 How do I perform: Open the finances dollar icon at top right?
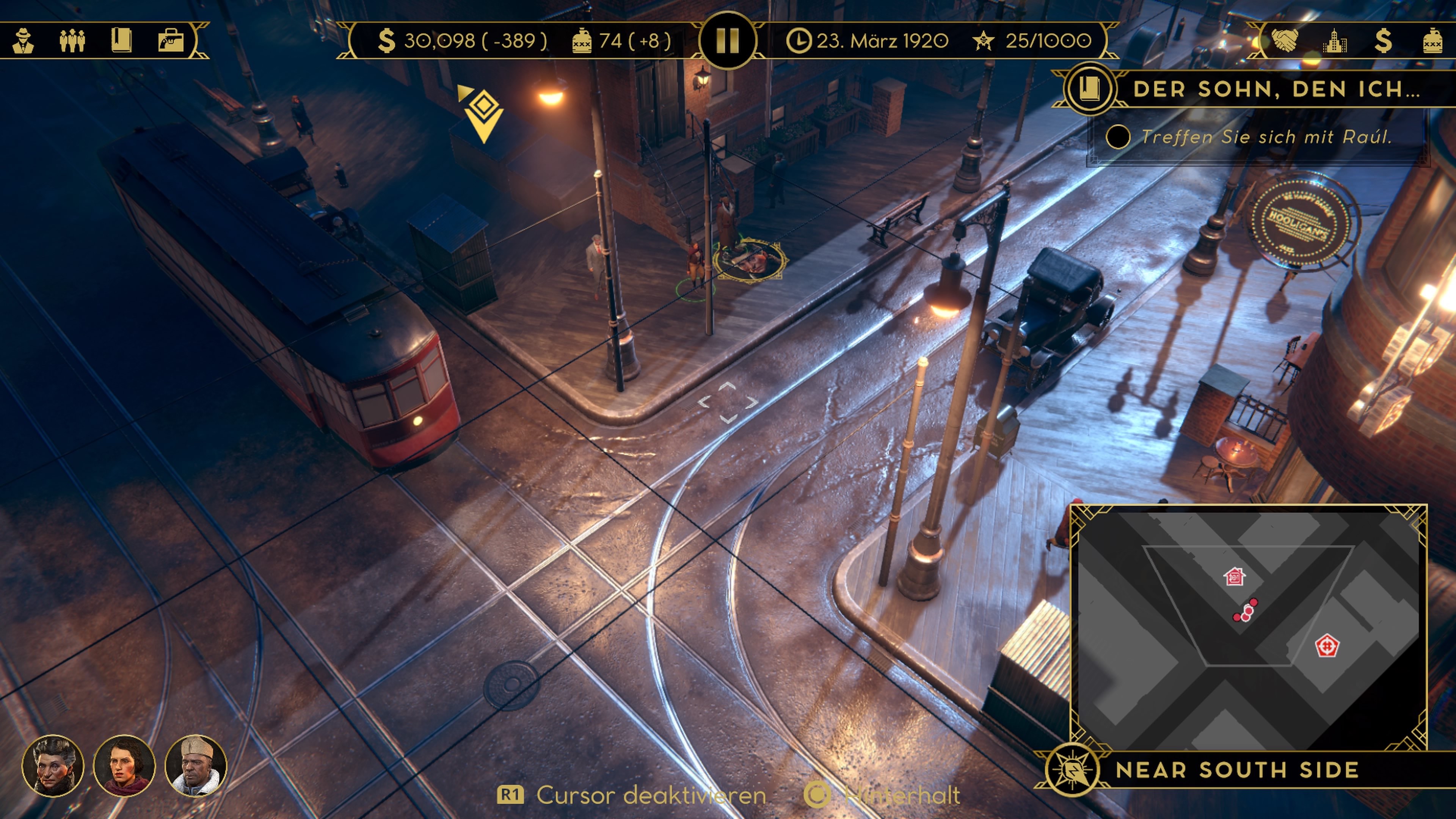1383,41
